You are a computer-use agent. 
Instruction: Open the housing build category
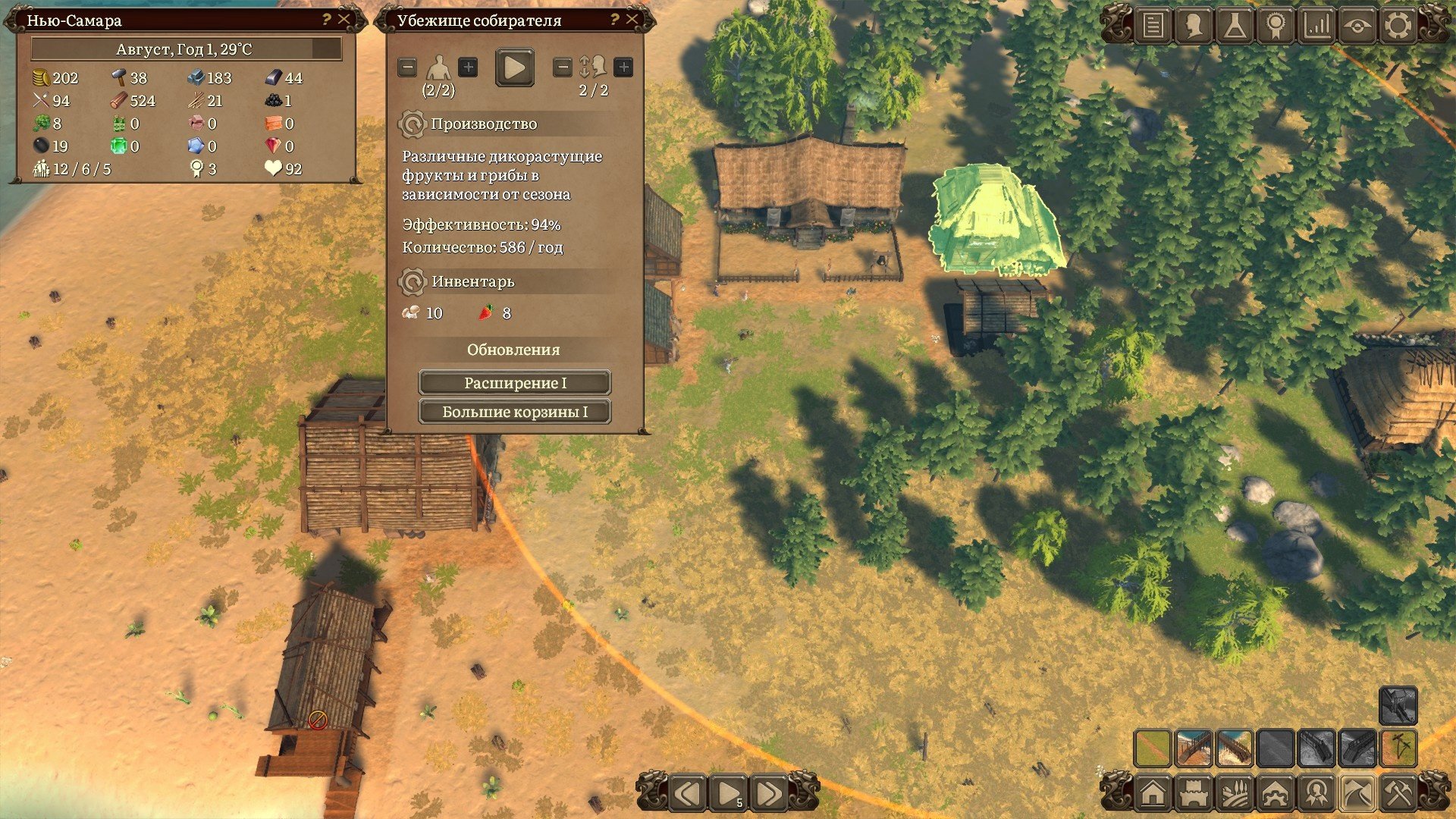(x=1153, y=793)
